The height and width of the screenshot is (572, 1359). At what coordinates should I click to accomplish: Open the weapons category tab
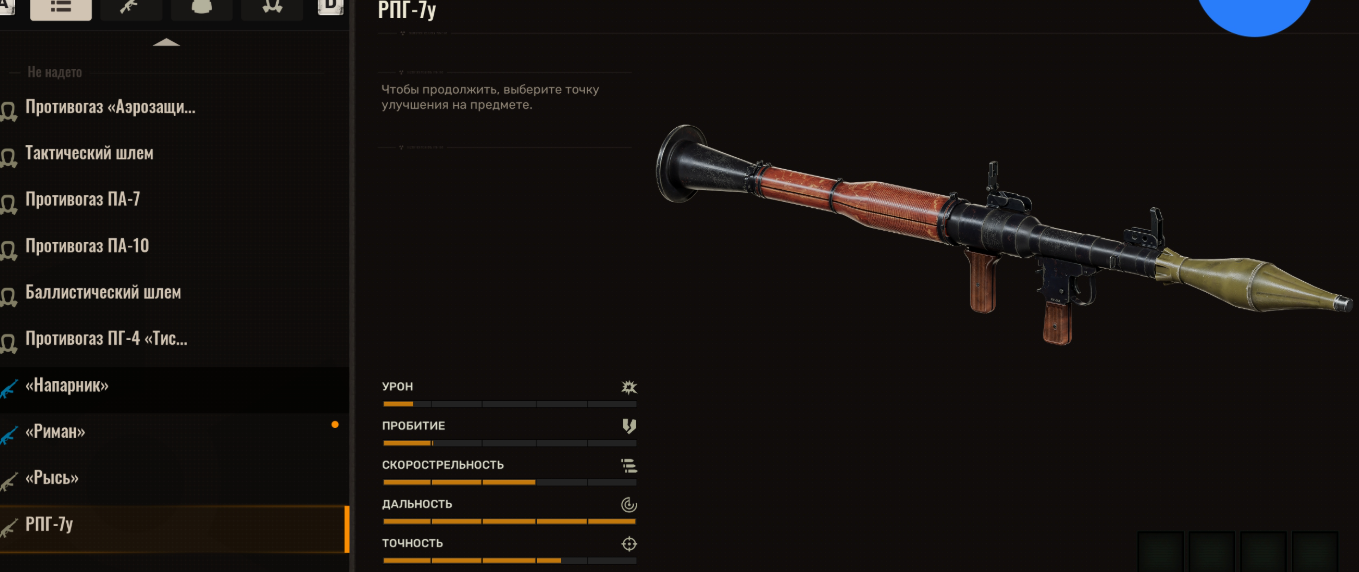click(130, 7)
